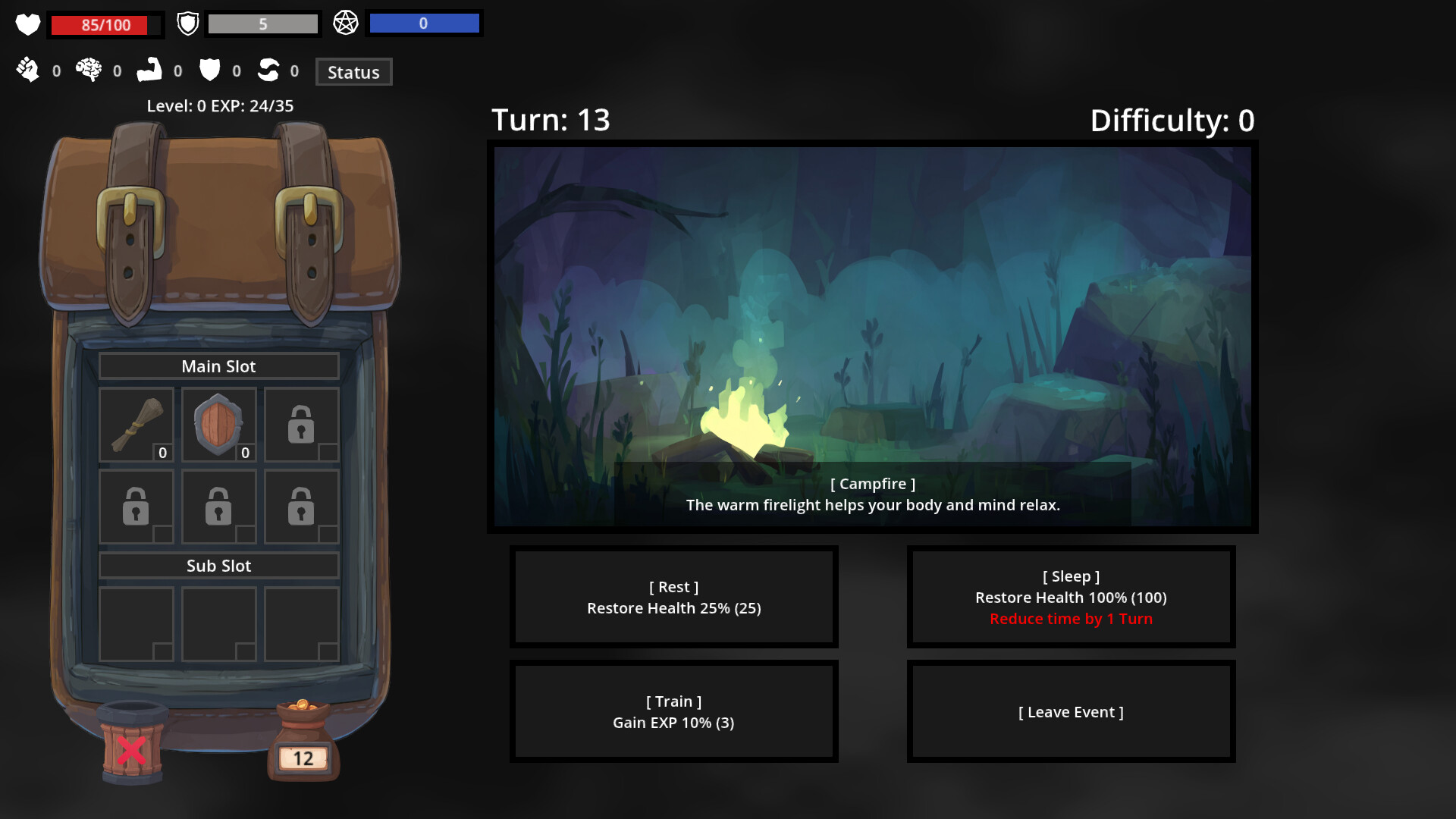Open the Status panel
Screen dimensions: 1456x819
pos(353,71)
